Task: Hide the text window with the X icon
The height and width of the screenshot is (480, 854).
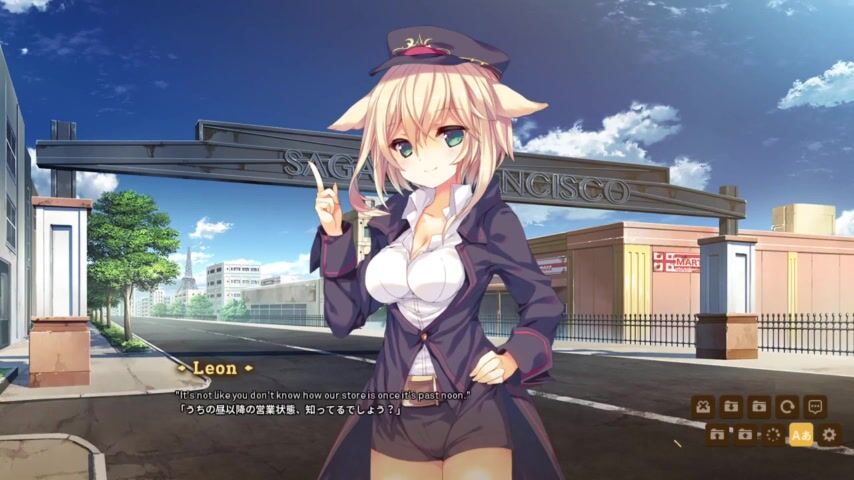Action: pos(703,407)
